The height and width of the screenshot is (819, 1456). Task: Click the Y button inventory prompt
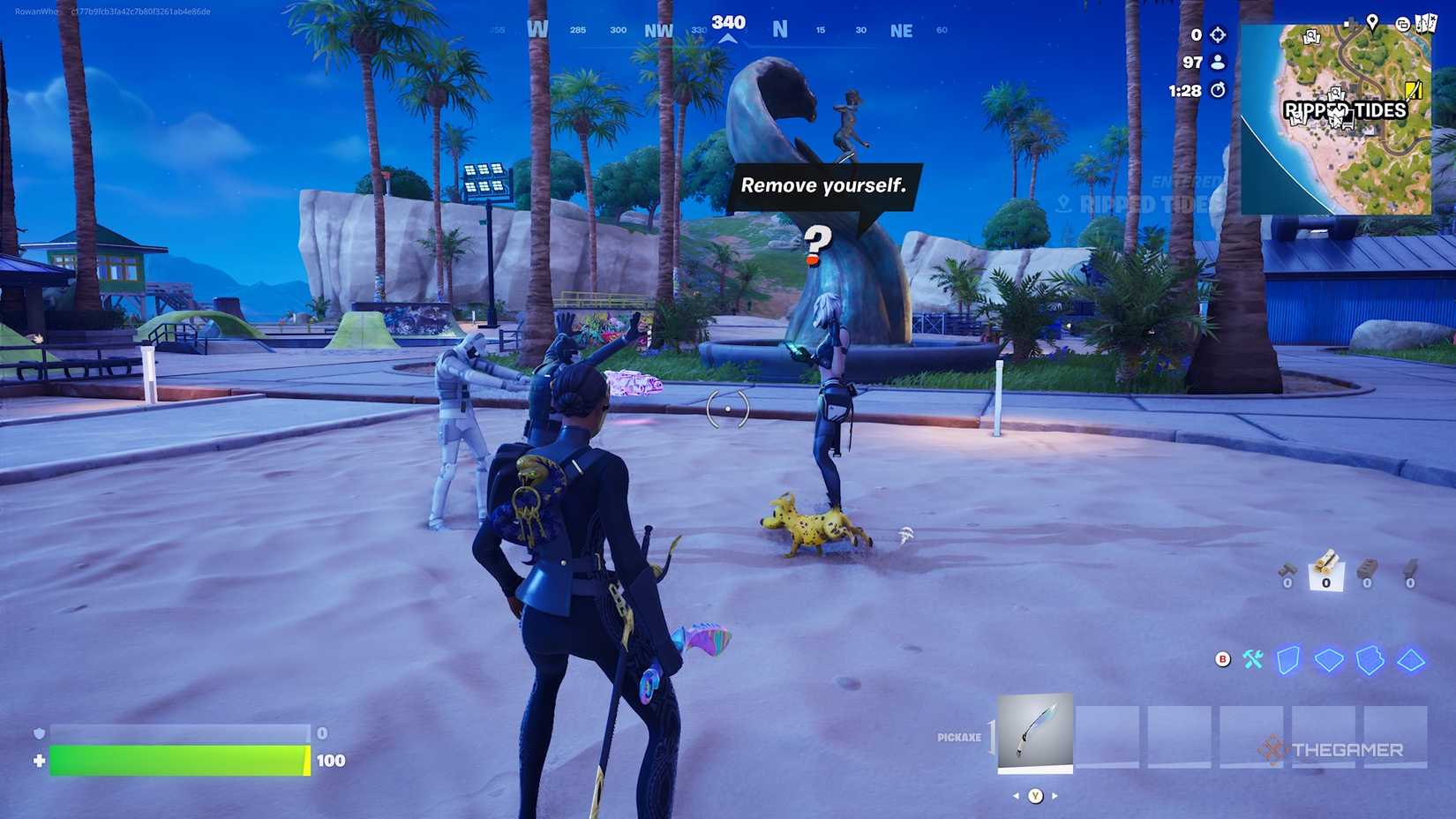(x=1034, y=795)
